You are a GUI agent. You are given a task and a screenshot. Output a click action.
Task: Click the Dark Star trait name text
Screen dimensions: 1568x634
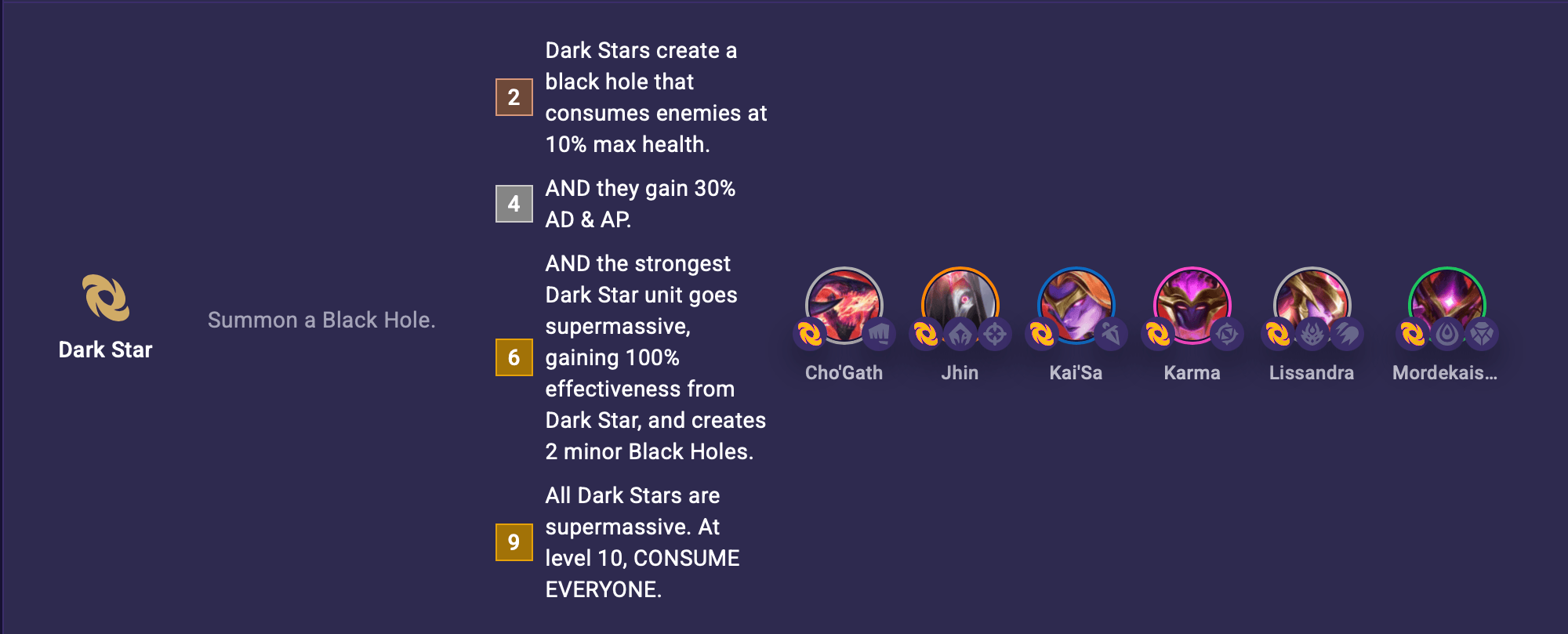[107, 350]
